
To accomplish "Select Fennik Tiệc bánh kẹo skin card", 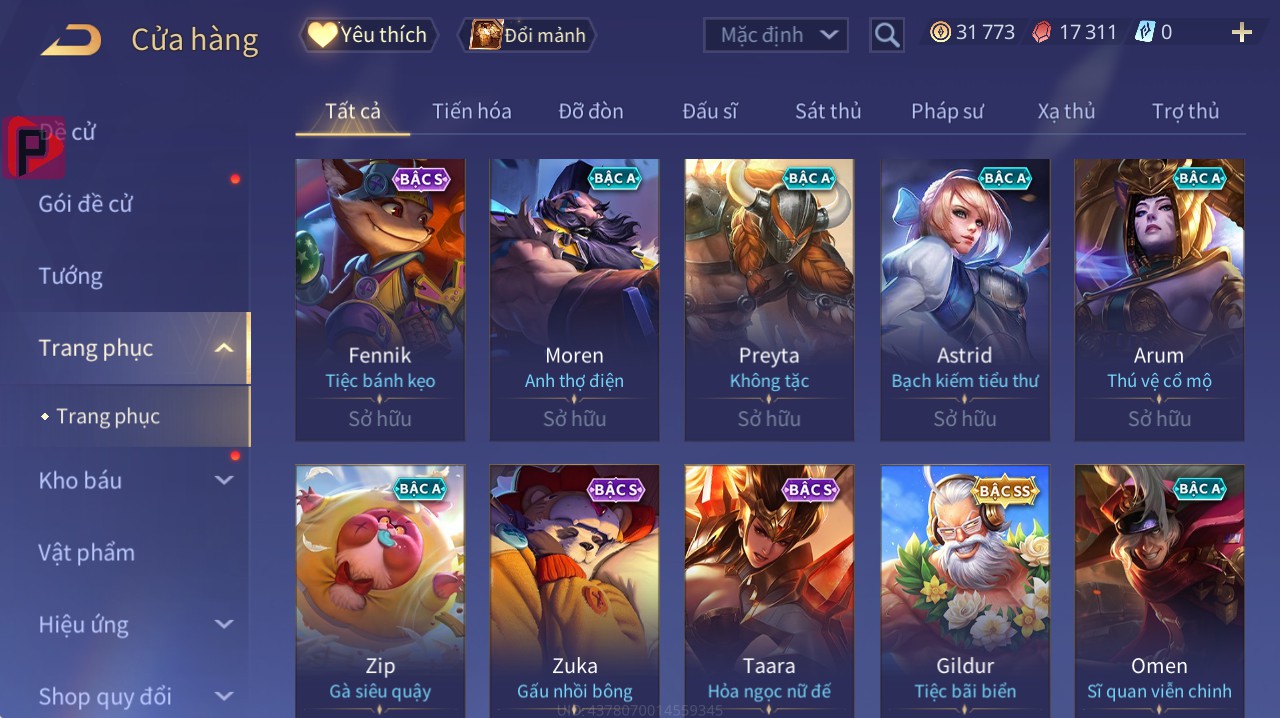I will (x=380, y=299).
